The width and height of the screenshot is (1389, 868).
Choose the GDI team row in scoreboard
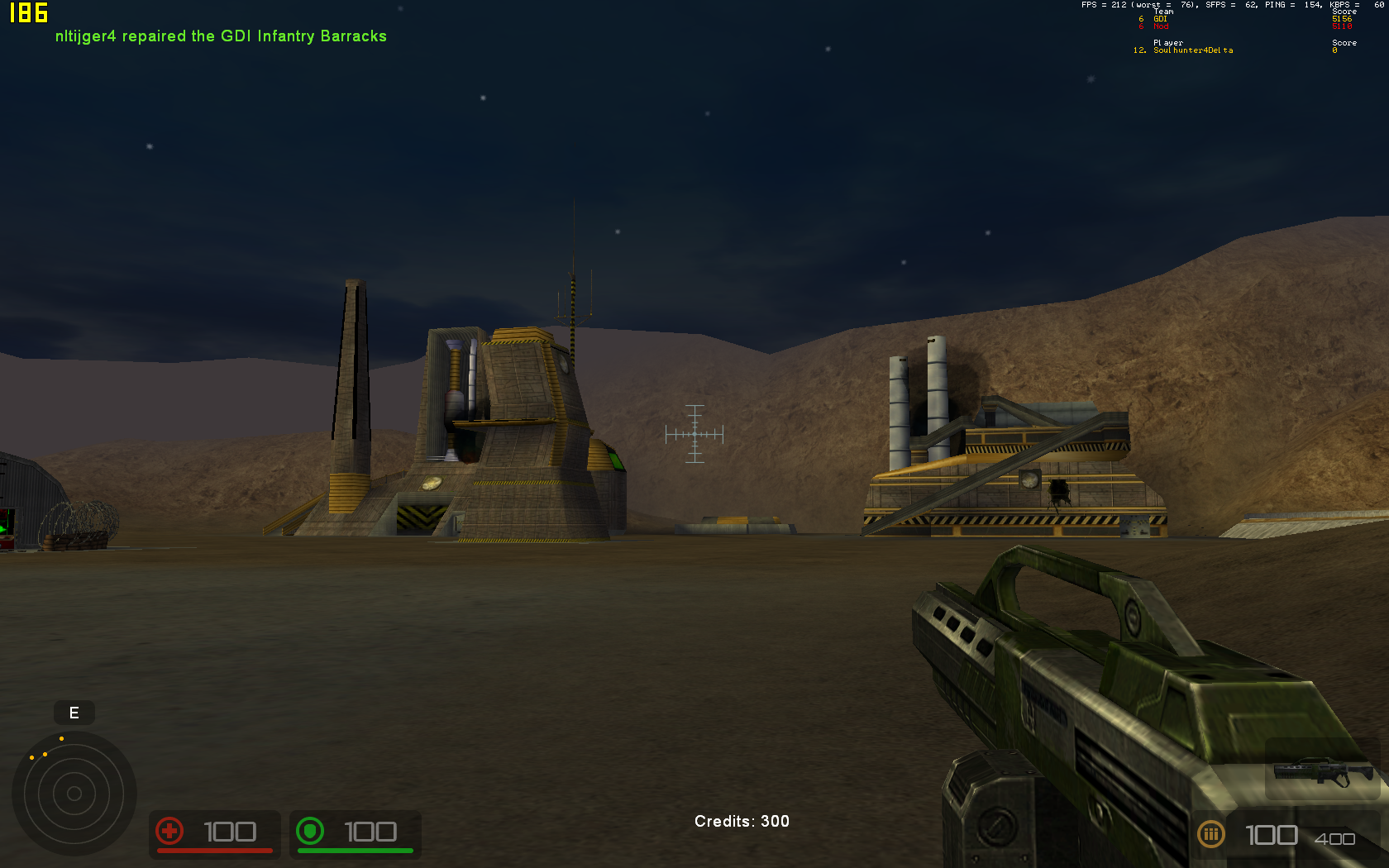(x=1160, y=19)
